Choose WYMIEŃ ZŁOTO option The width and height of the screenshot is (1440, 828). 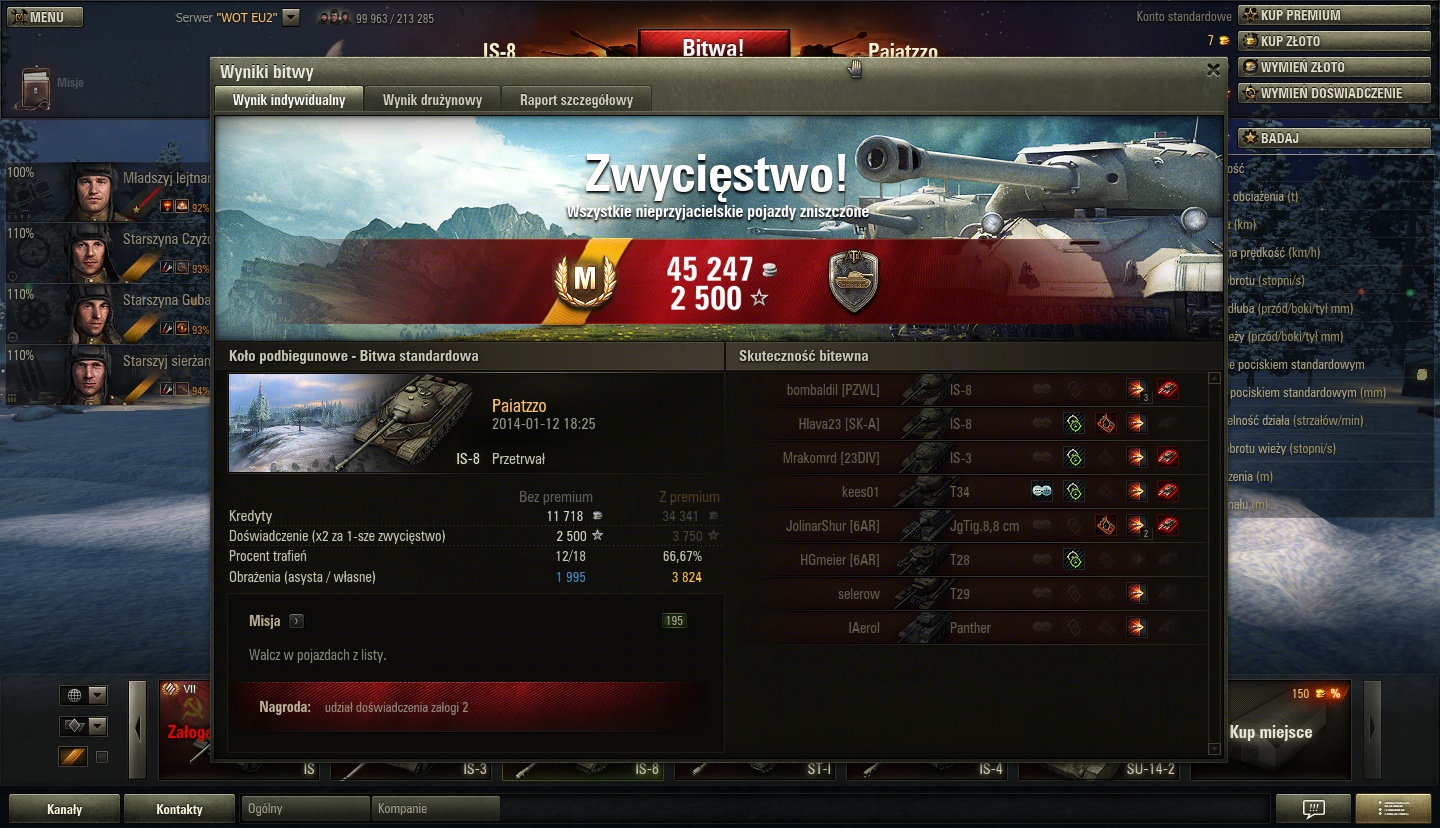click(x=1334, y=67)
